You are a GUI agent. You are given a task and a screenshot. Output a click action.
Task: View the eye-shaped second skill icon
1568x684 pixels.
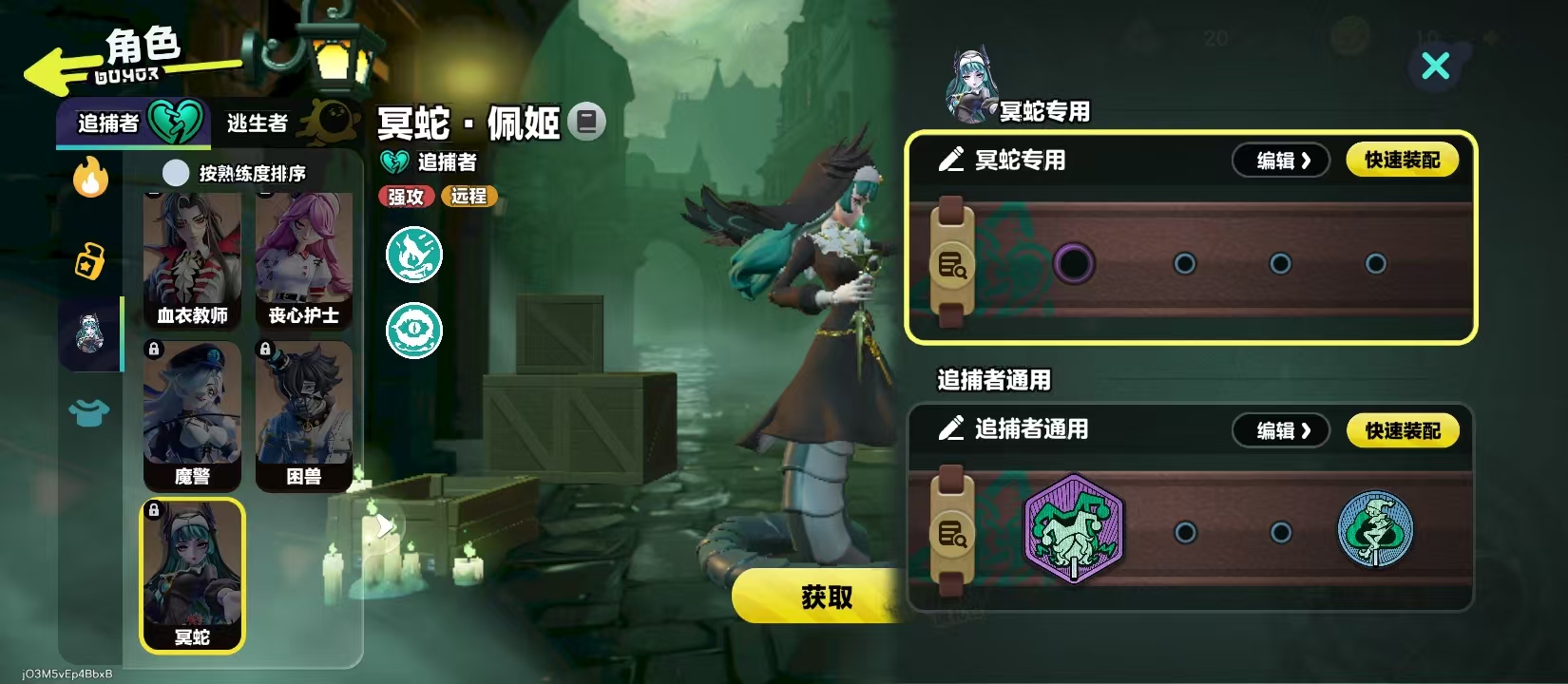413,330
